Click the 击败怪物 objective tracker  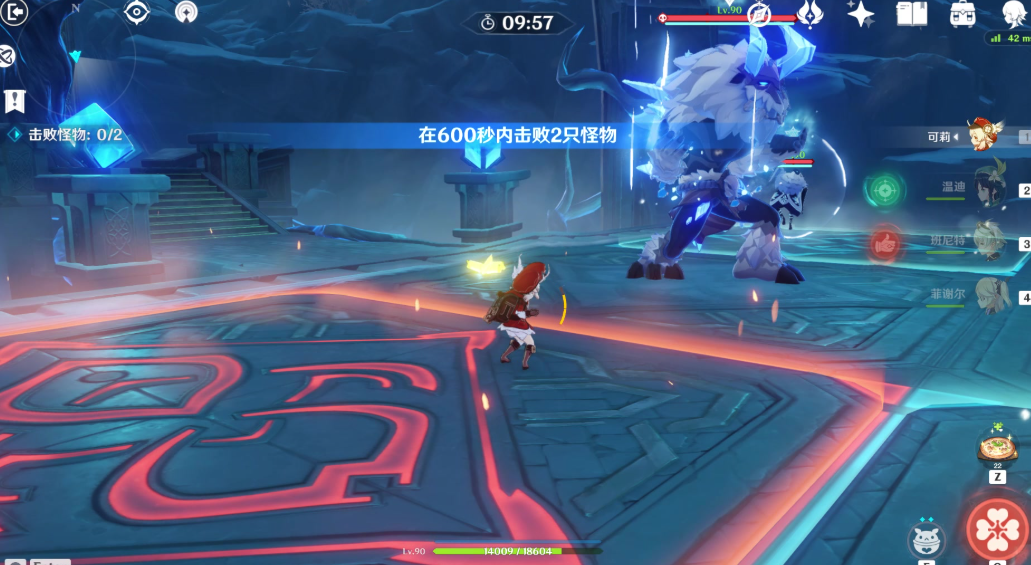click(66, 135)
